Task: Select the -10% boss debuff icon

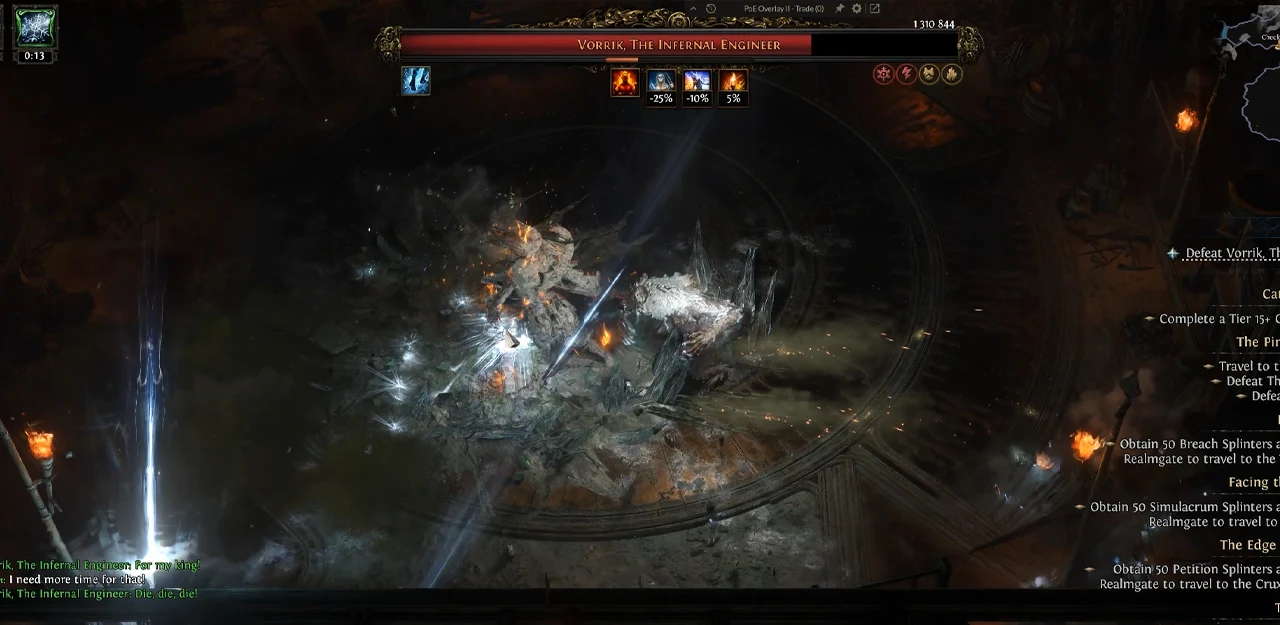Action: tap(697, 82)
